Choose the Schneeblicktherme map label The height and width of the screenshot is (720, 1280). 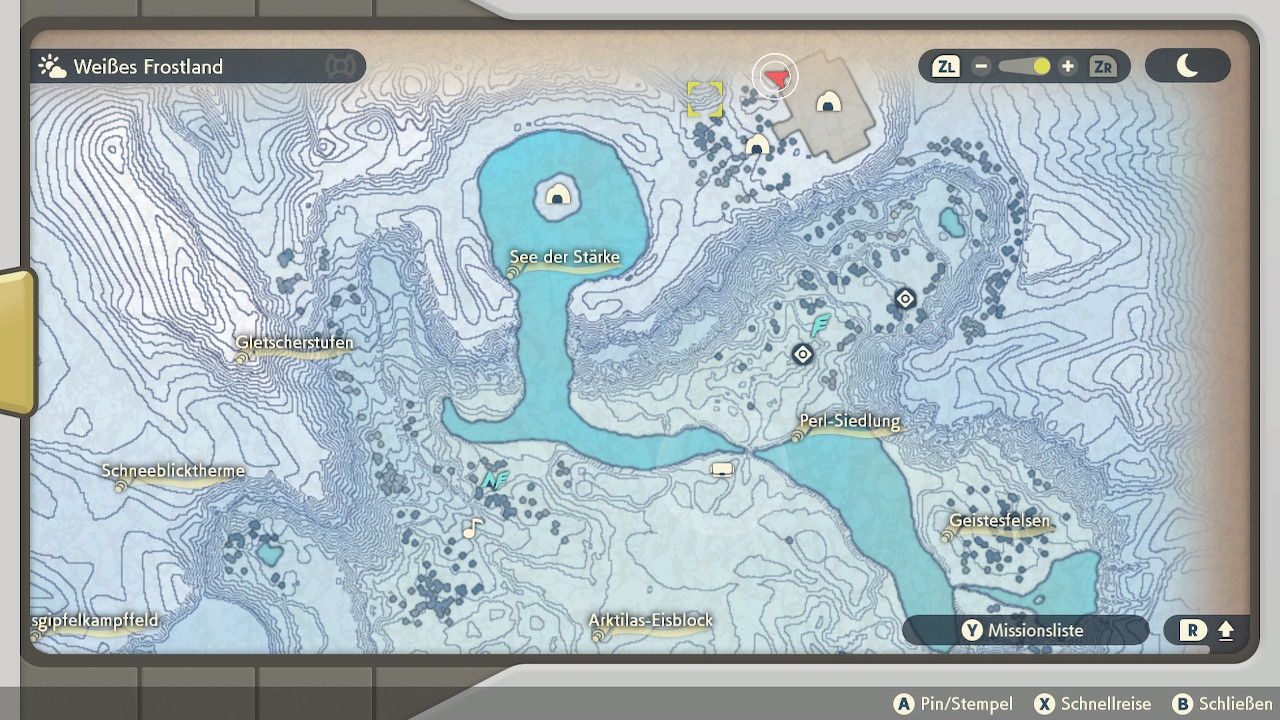pyautogui.click(x=172, y=472)
